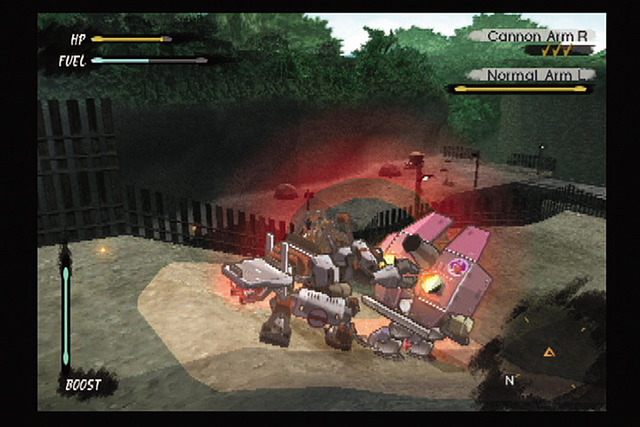Select the Cannon Arm R weapon
Viewport: 640px width, 427px height.
537,37
